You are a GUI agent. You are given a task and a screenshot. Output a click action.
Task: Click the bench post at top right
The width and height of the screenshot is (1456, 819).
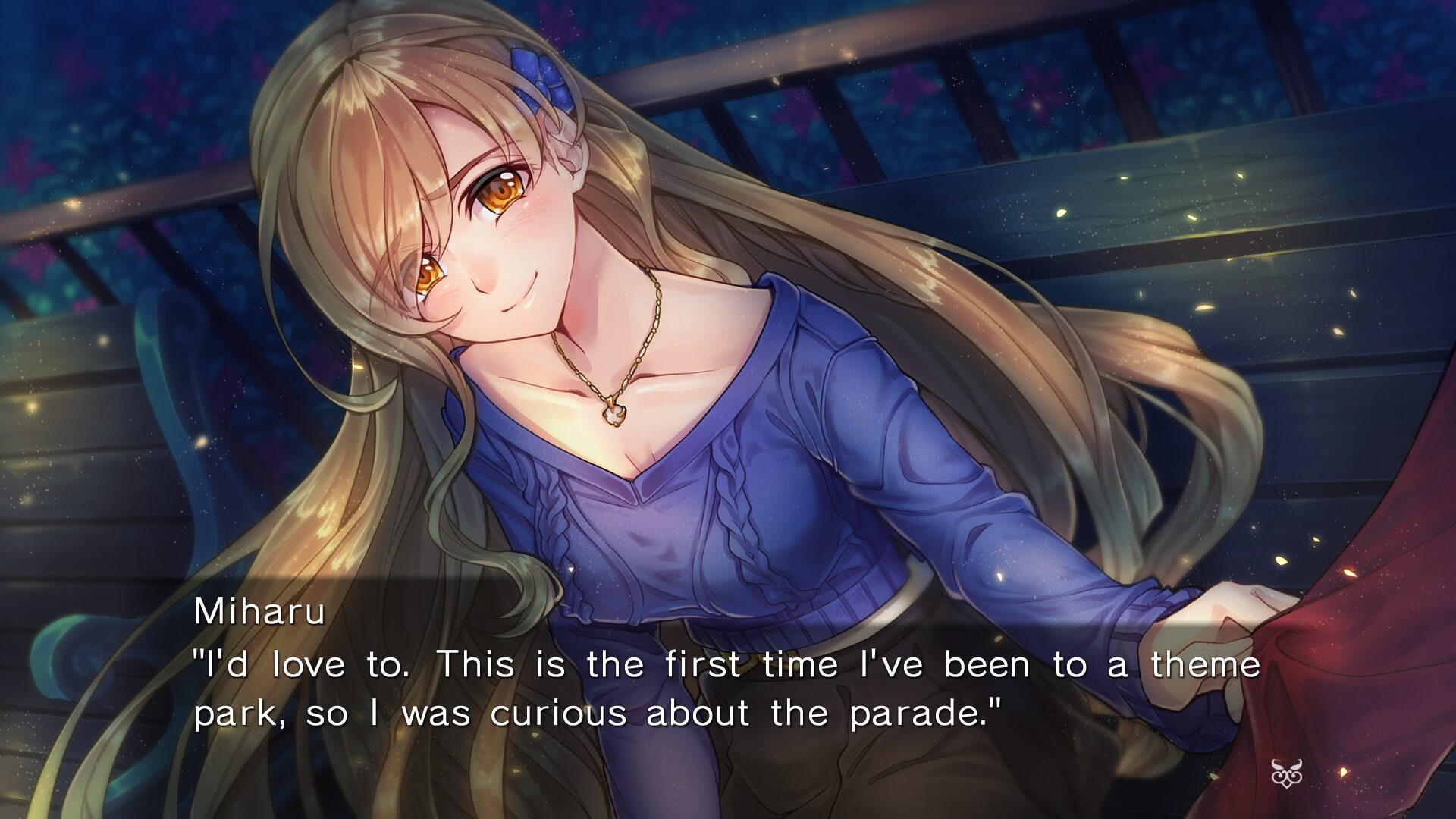[x=1289, y=45]
